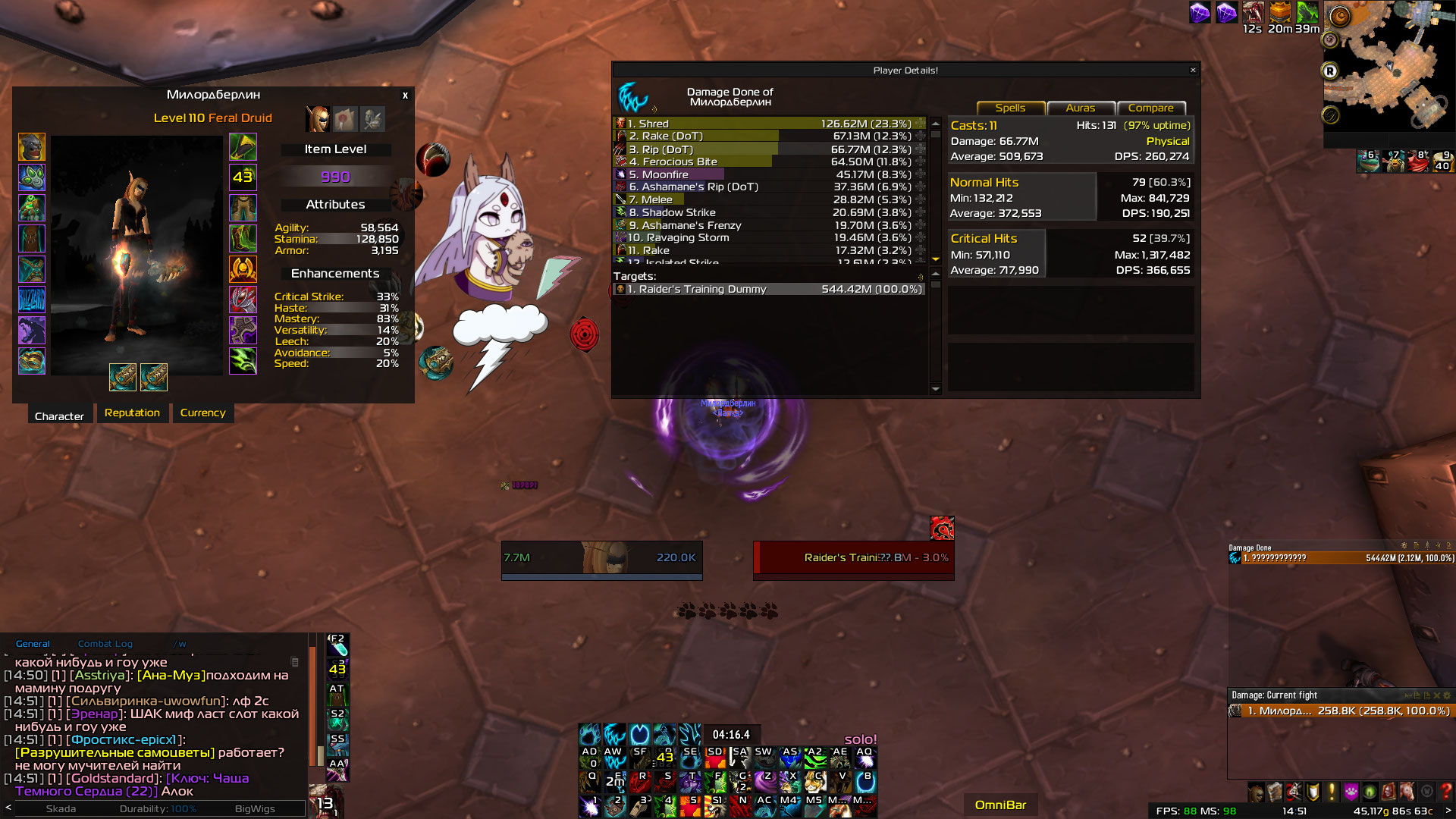Select Raider's Training Dummy in the Targets list
Screen dimensions: 1456x819
[769, 290]
